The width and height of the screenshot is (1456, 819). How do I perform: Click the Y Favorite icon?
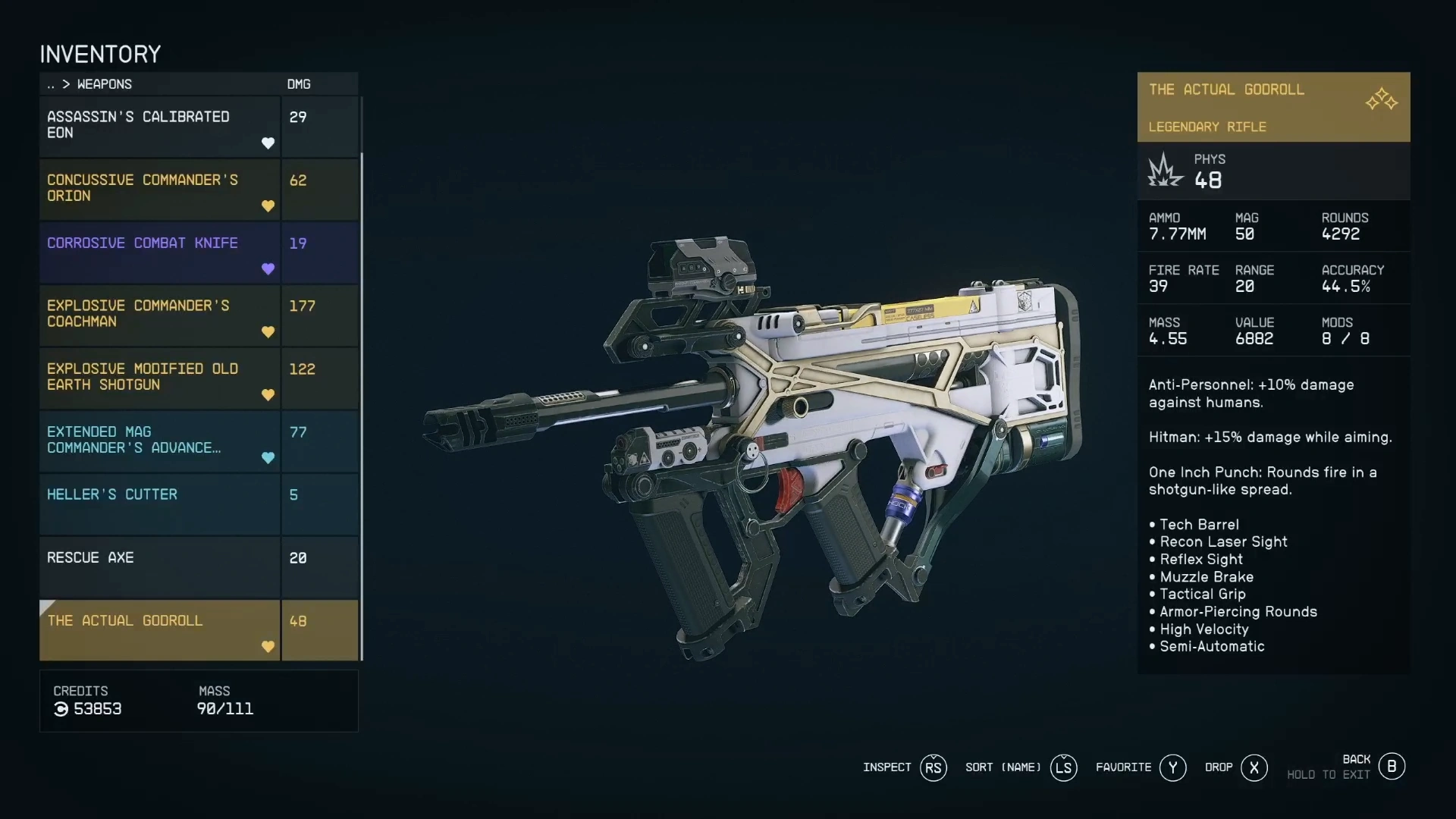[x=1172, y=768]
